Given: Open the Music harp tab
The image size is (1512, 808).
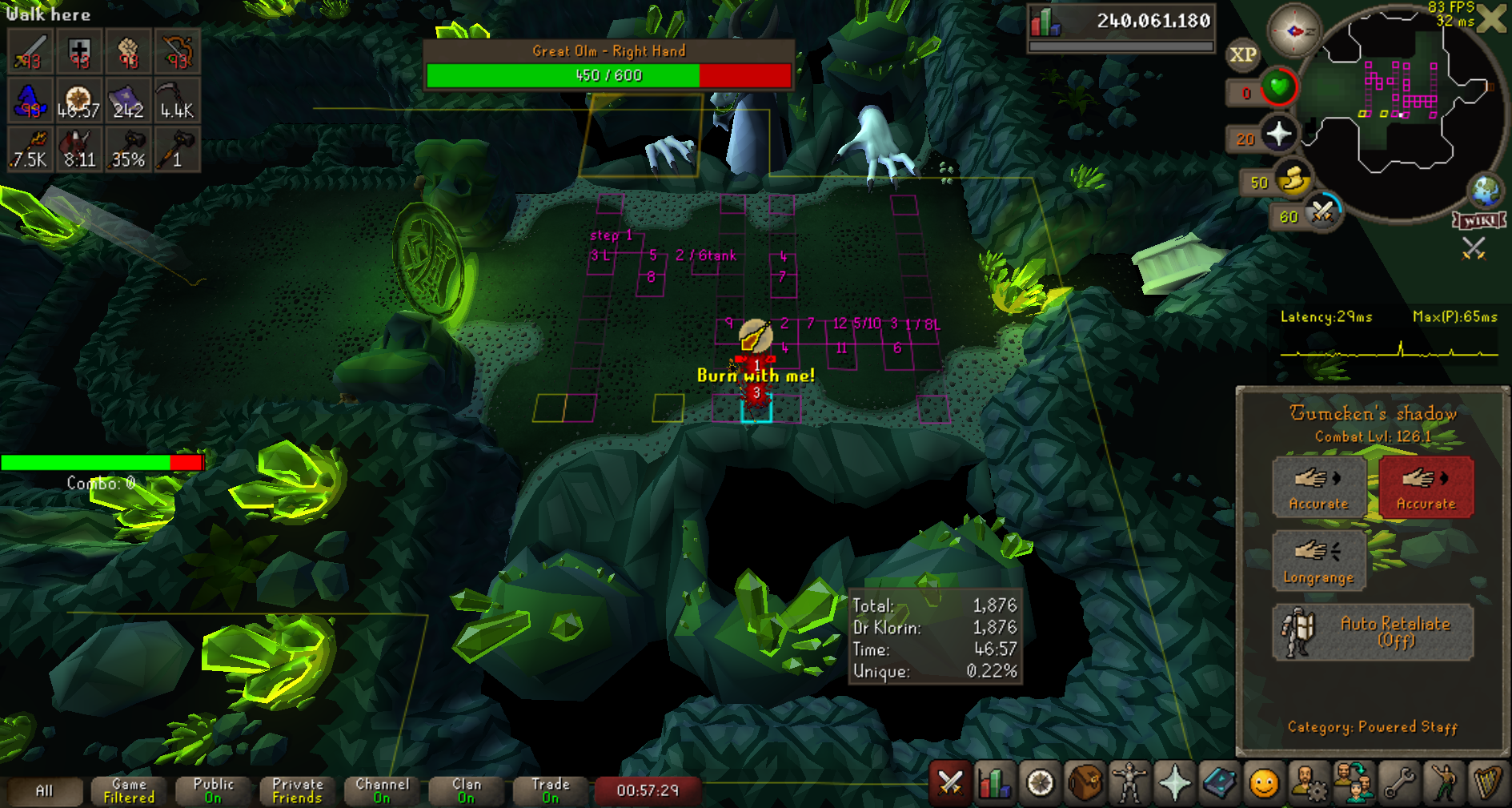Looking at the screenshot, I should click(x=1487, y=782).
